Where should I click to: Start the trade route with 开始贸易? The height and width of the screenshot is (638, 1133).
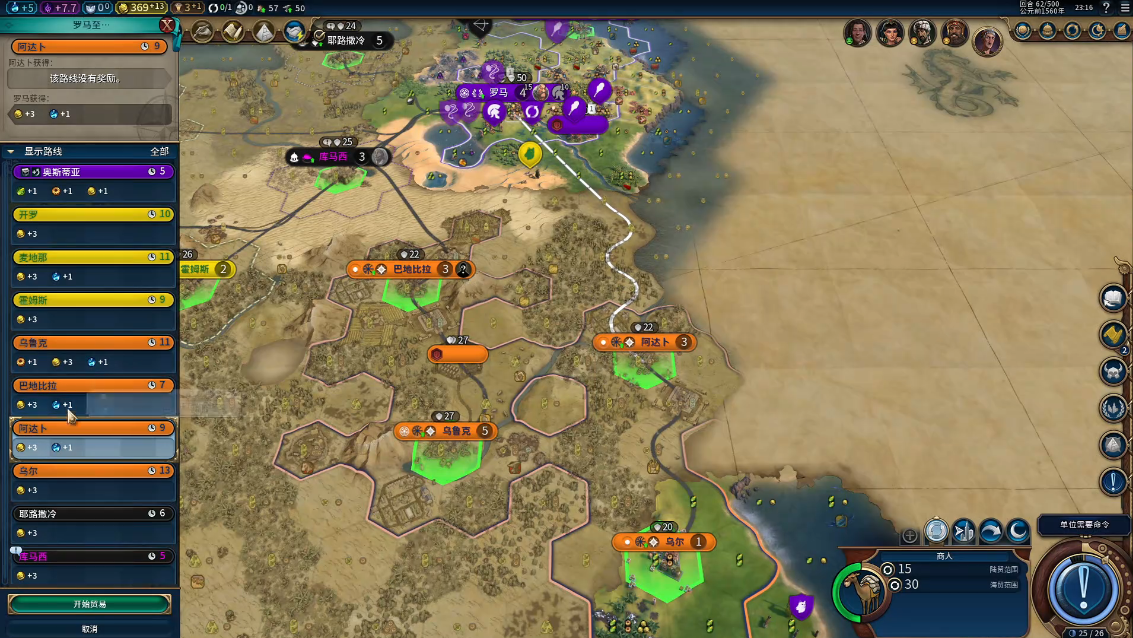click(x=89, y=604)
